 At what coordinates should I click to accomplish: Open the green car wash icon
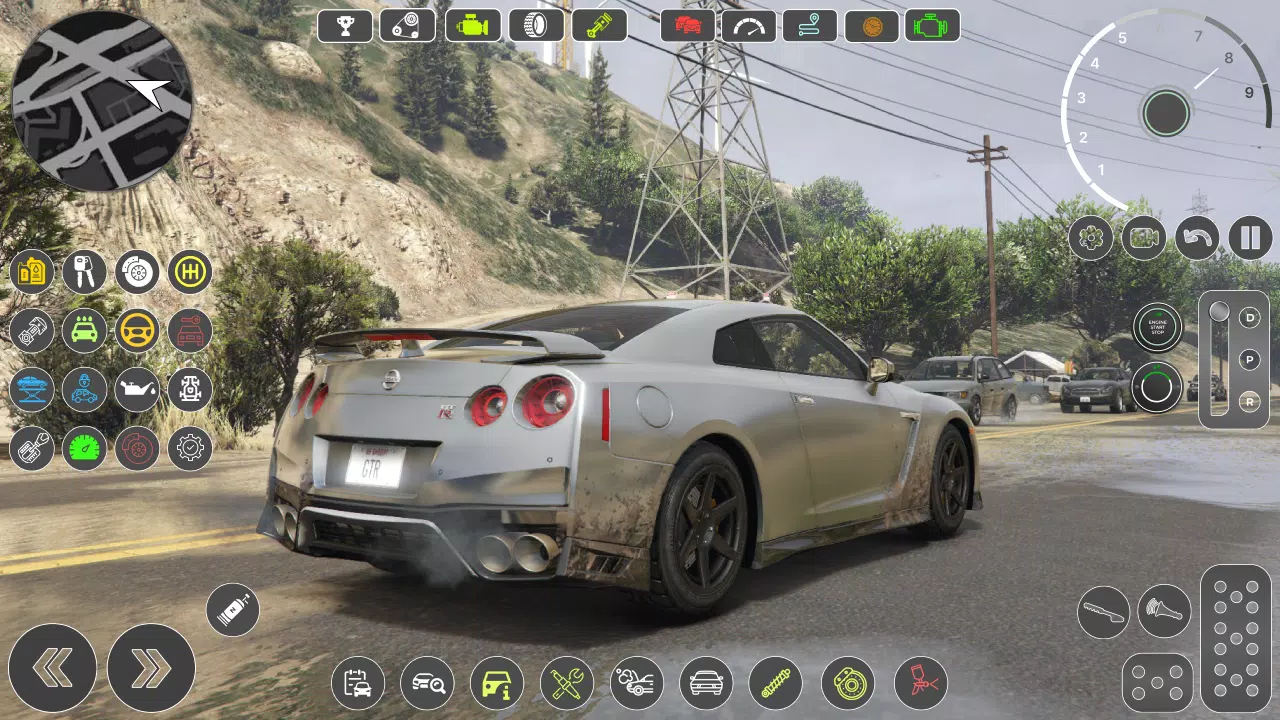84,331
